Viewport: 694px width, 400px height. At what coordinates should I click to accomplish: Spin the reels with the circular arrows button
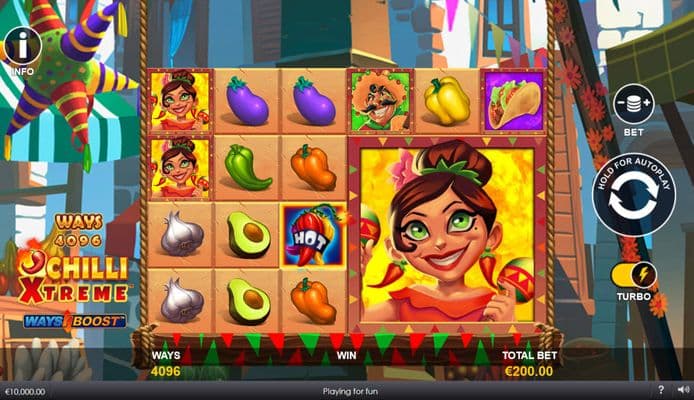click(x=633, y=193)
